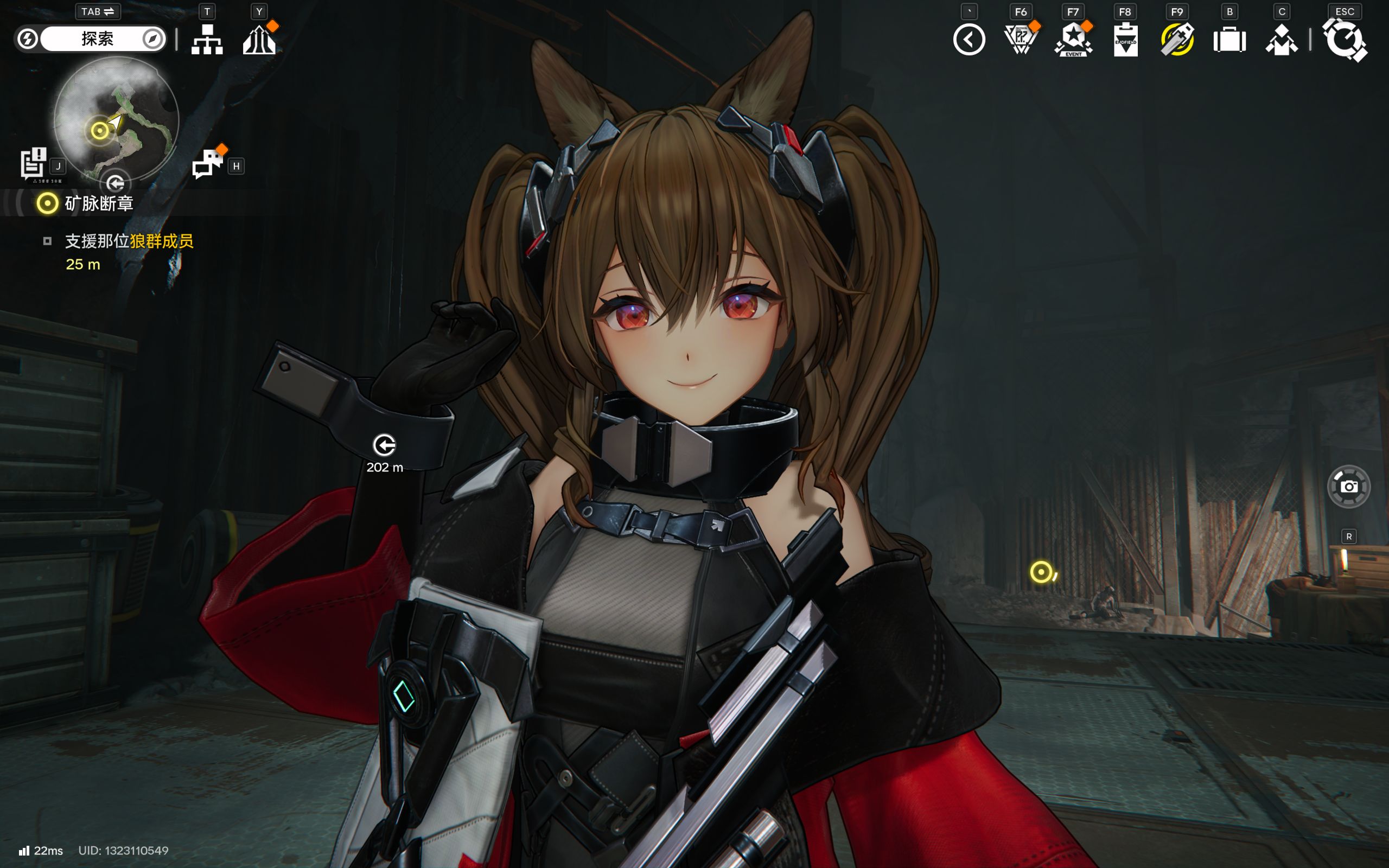Switch the 探索 exploration mode pill
This screenshot has height=868, width=1389.
coord(97,39)
